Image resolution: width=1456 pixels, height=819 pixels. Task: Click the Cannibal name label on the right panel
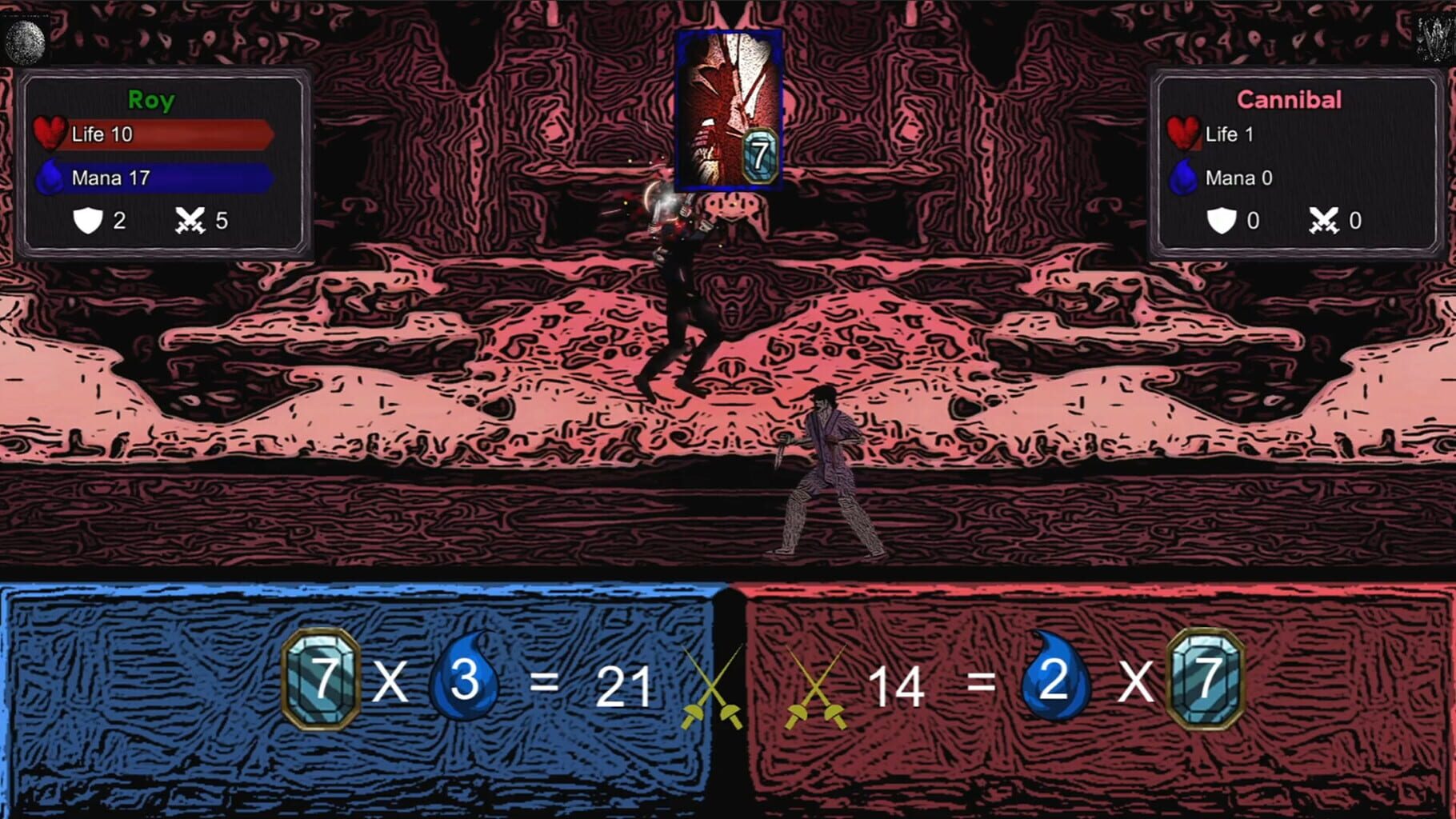click(1290, 99)
